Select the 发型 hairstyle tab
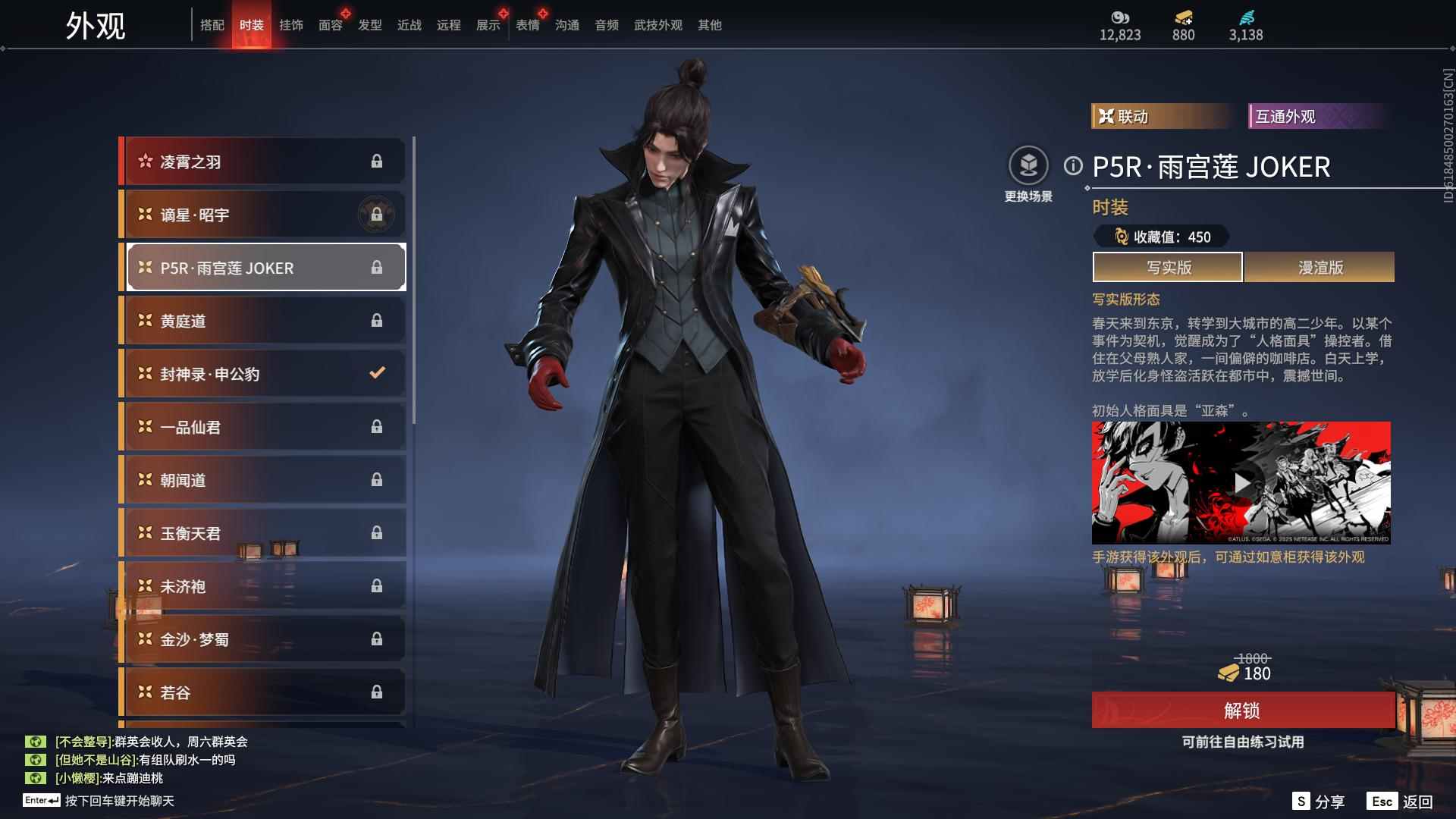The image size is (1456, 819). point(370,25)
